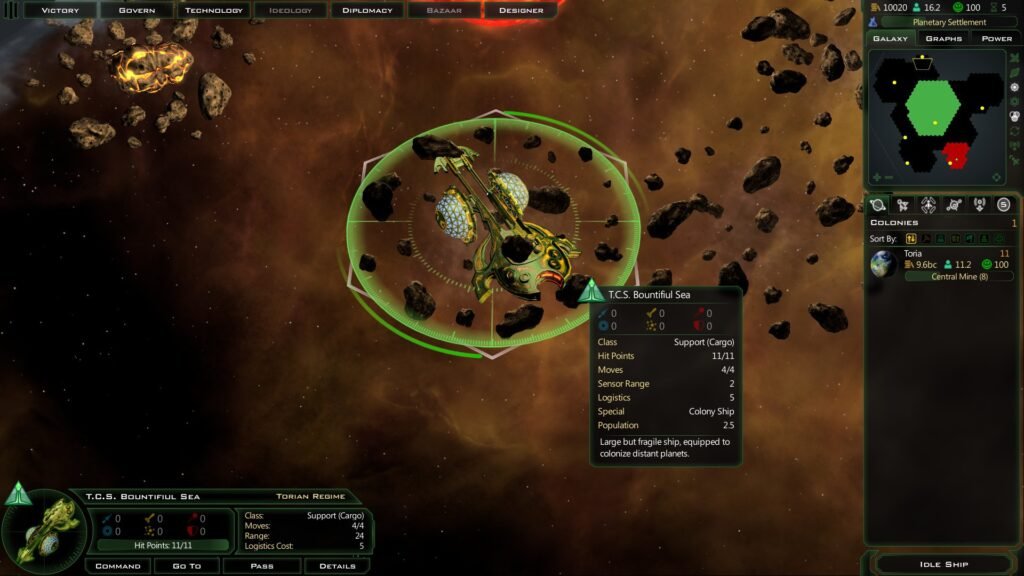Viewport: 1024px width, 576px height.
Task: Switch to the Galaxy tab
Action: pyautogui.click(x=890, y=38)
